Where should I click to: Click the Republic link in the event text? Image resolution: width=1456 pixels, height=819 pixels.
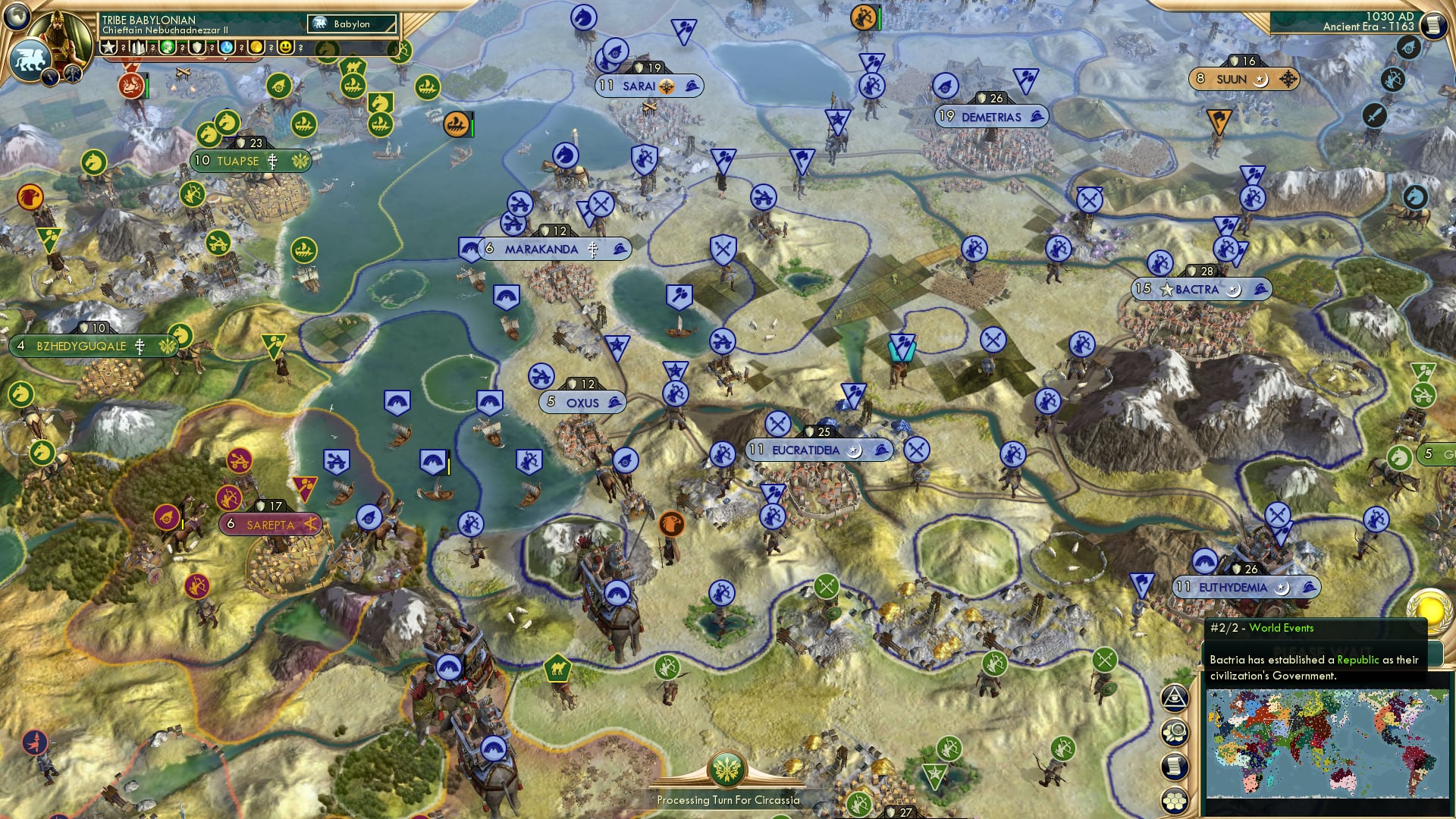[x=1357, y=660]
